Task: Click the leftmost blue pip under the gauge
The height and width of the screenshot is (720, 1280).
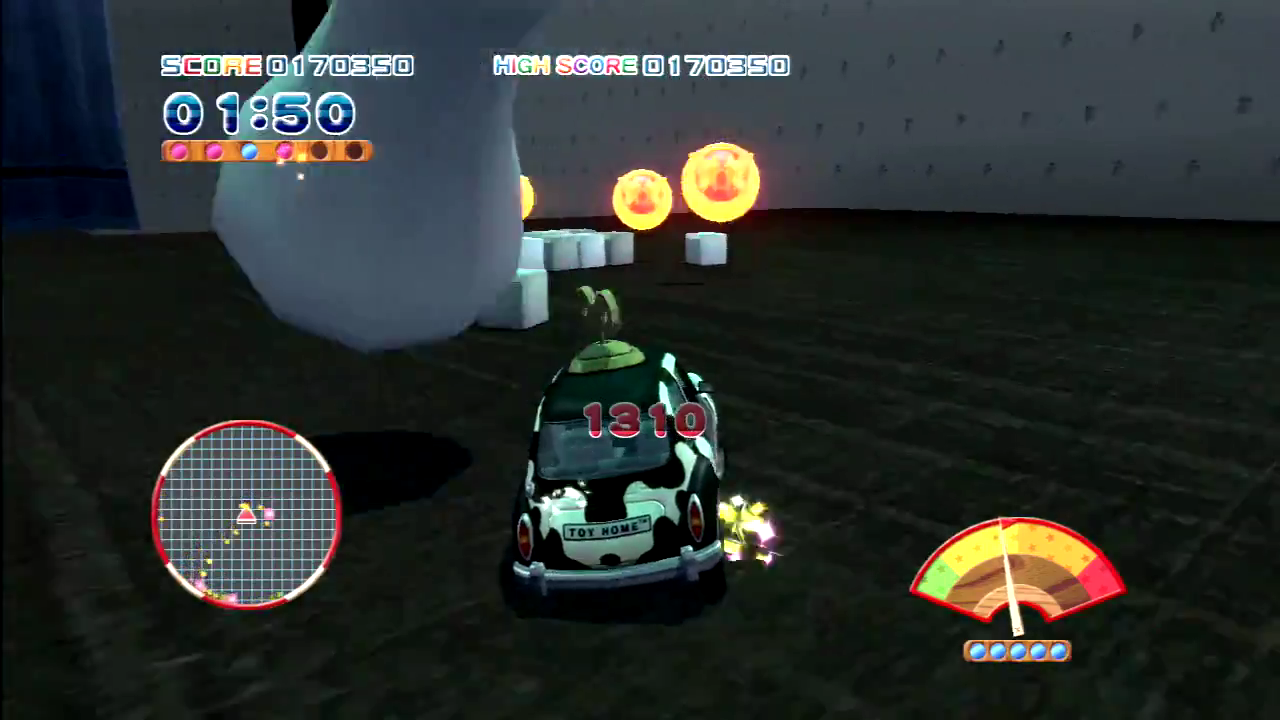Action: click(x=977, y=650)
